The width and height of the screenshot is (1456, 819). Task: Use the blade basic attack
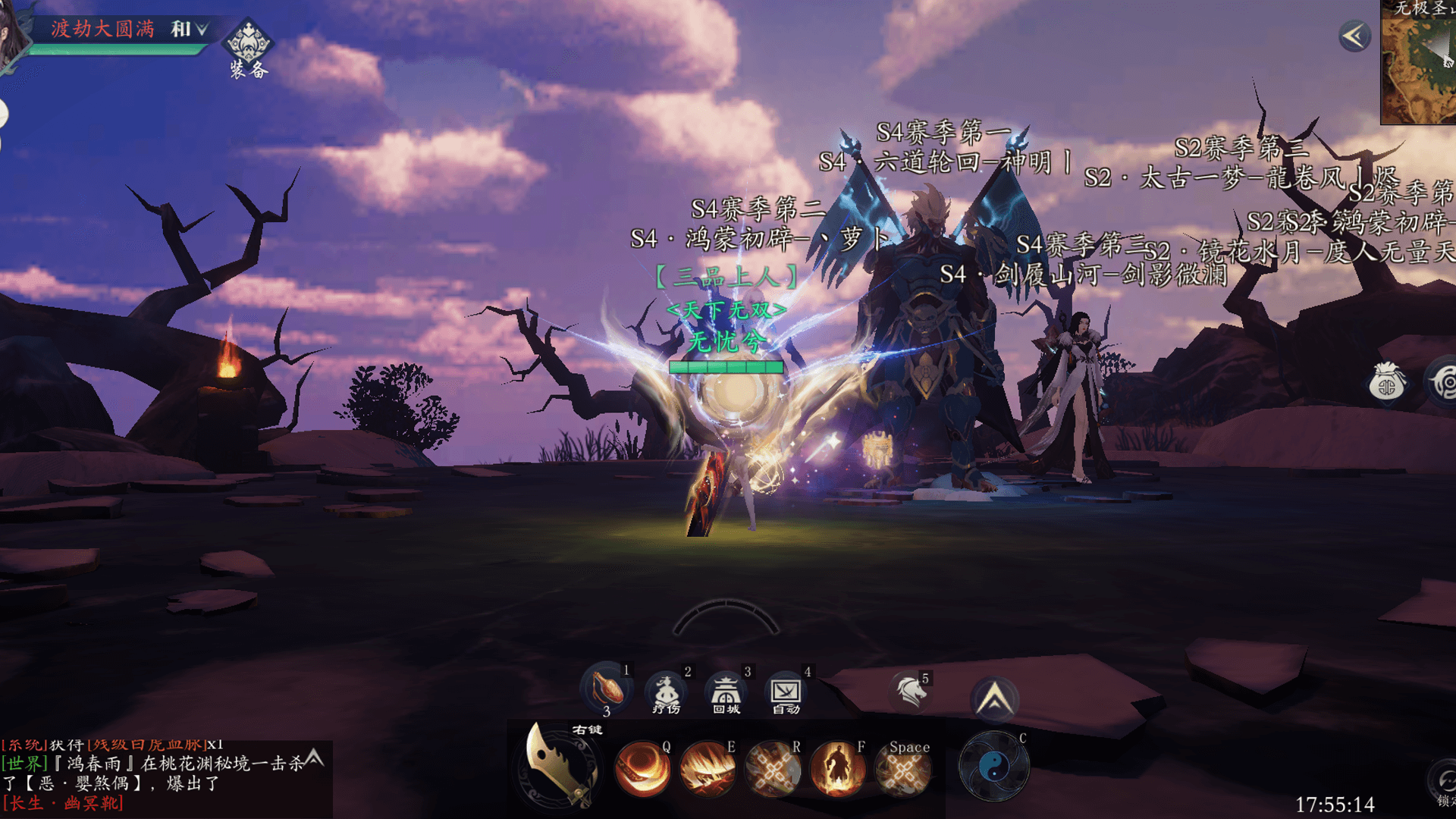tap(560, 766)
